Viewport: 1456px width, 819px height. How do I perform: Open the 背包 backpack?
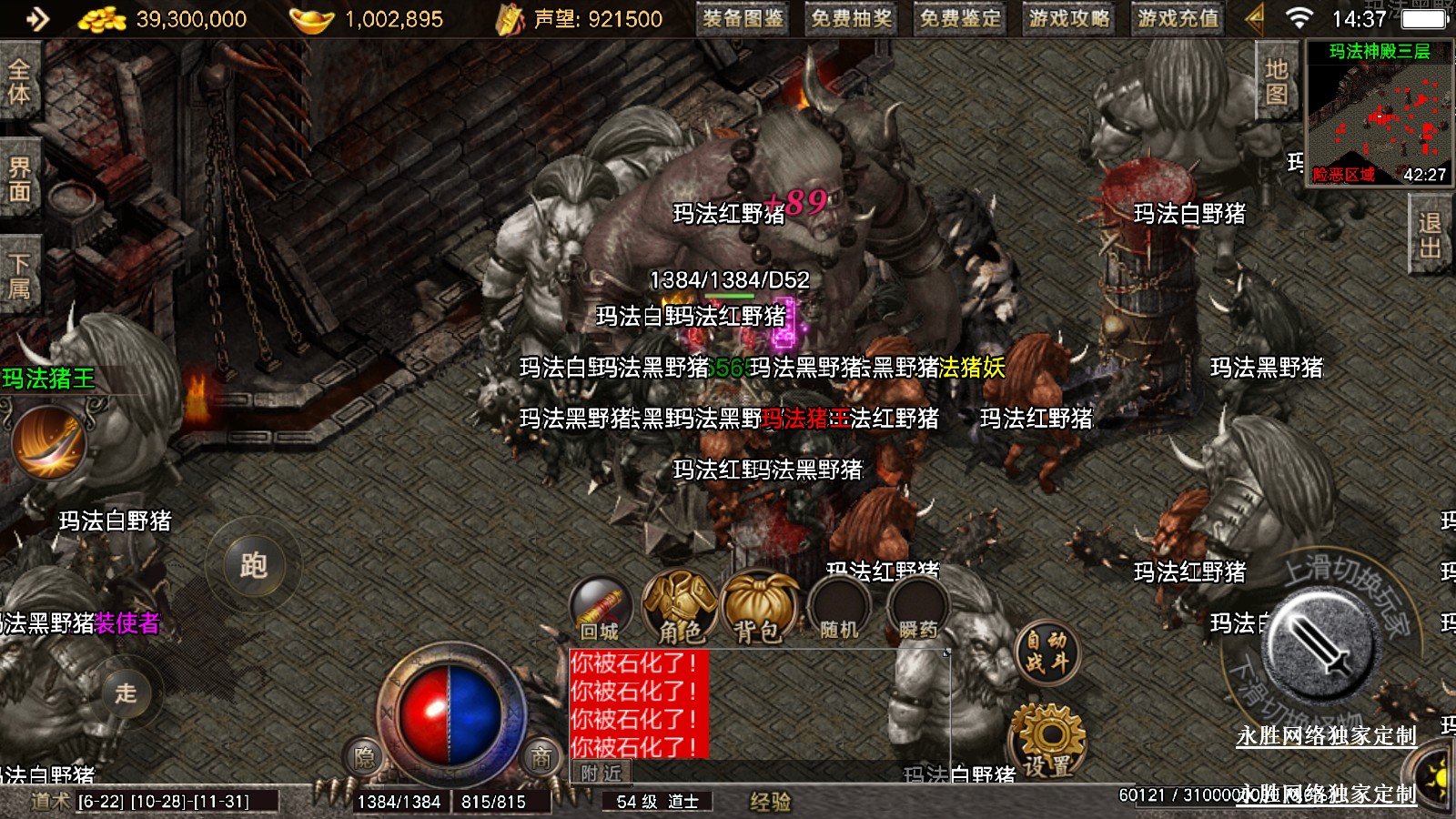coord(759,610)
